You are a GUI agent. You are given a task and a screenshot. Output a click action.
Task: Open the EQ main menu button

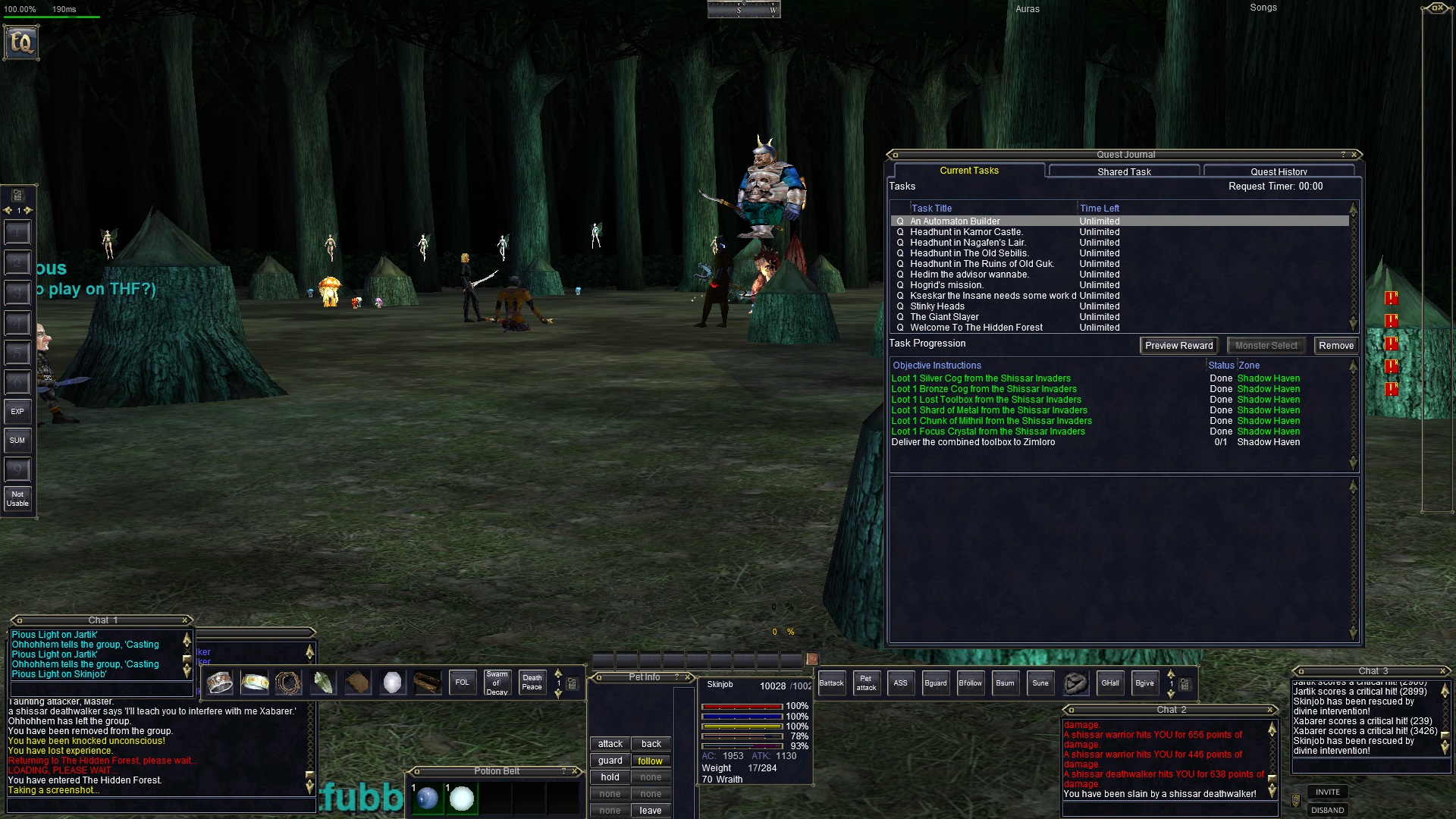(x=21, y=42)
